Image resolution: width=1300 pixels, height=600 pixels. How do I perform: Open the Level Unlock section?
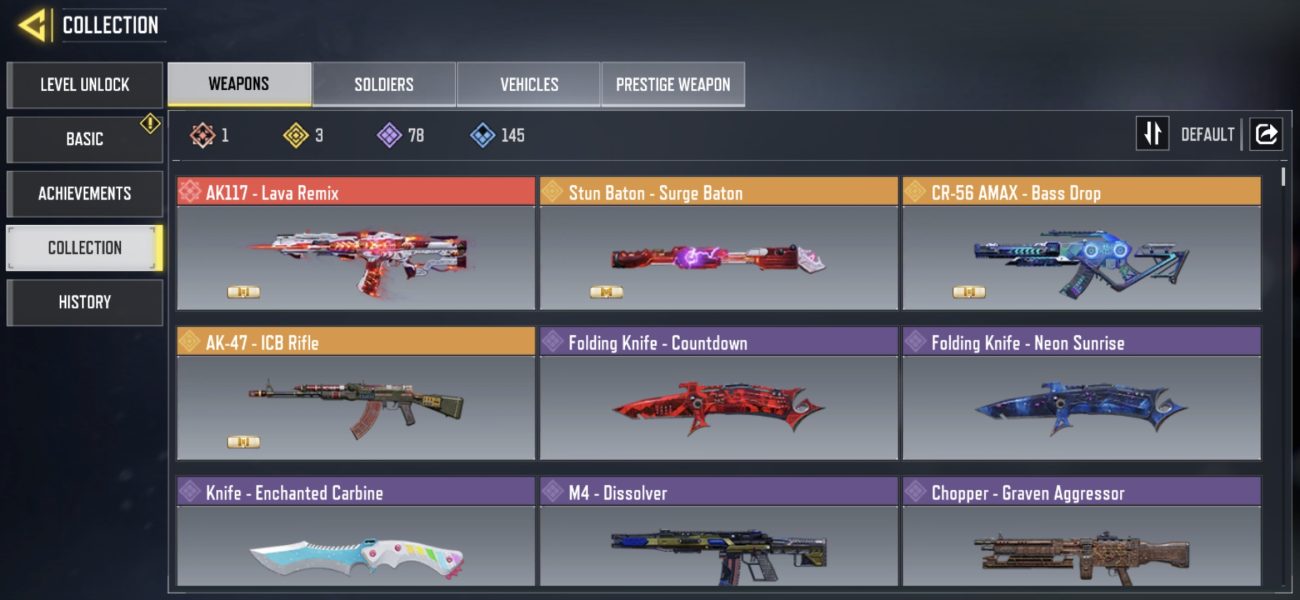coord(84,85)
